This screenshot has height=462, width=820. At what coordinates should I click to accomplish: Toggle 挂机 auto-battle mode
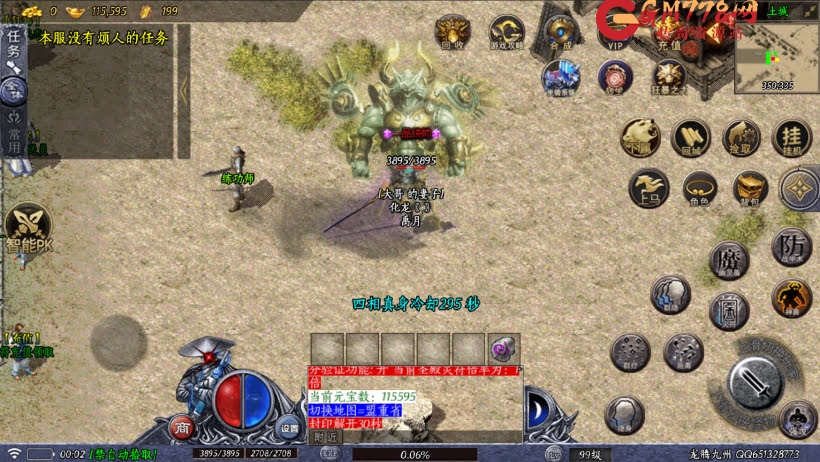[x=791, y=138]
